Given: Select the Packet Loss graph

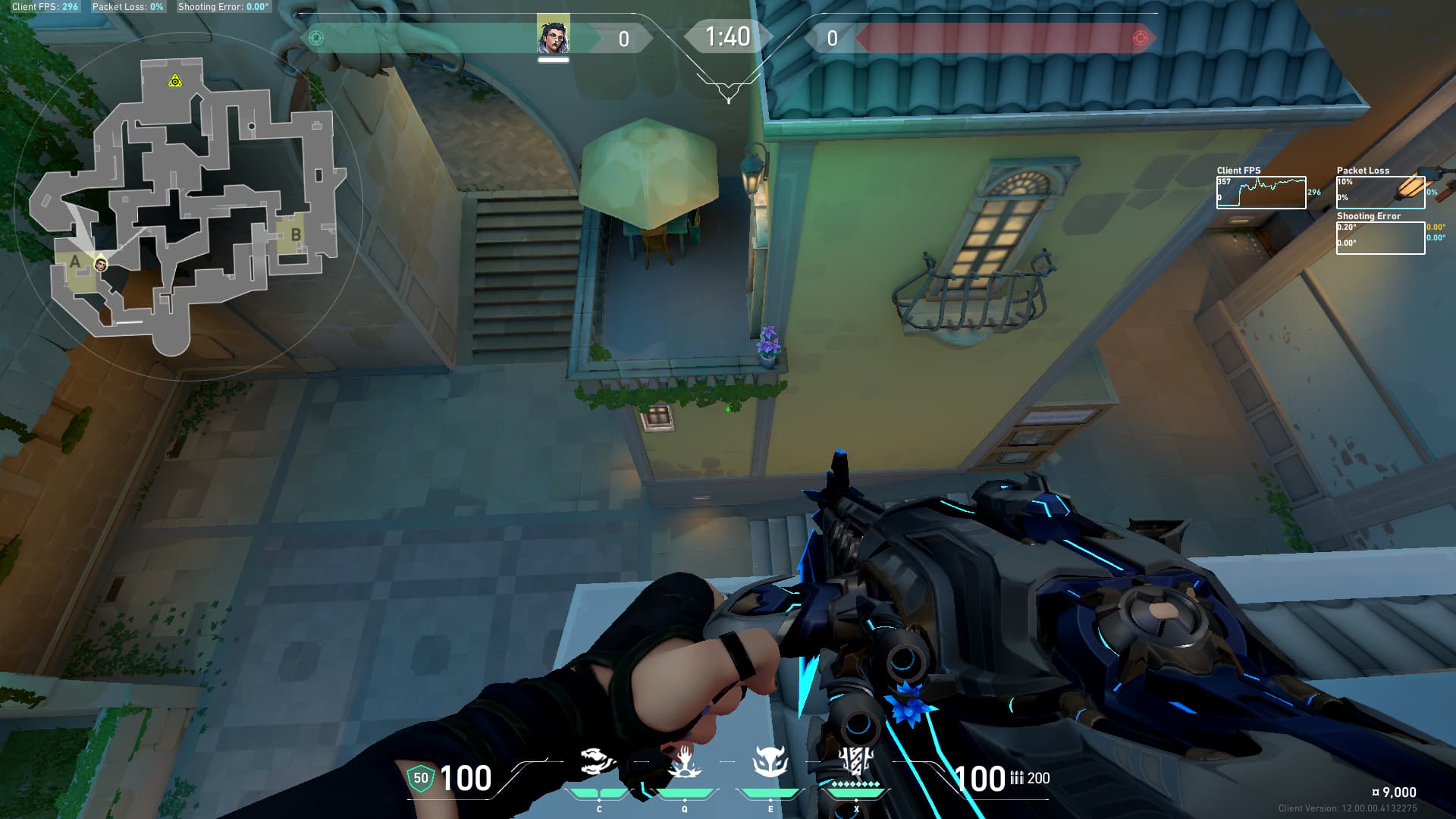Looking at the screenshot, I should tap(1380, 193).
